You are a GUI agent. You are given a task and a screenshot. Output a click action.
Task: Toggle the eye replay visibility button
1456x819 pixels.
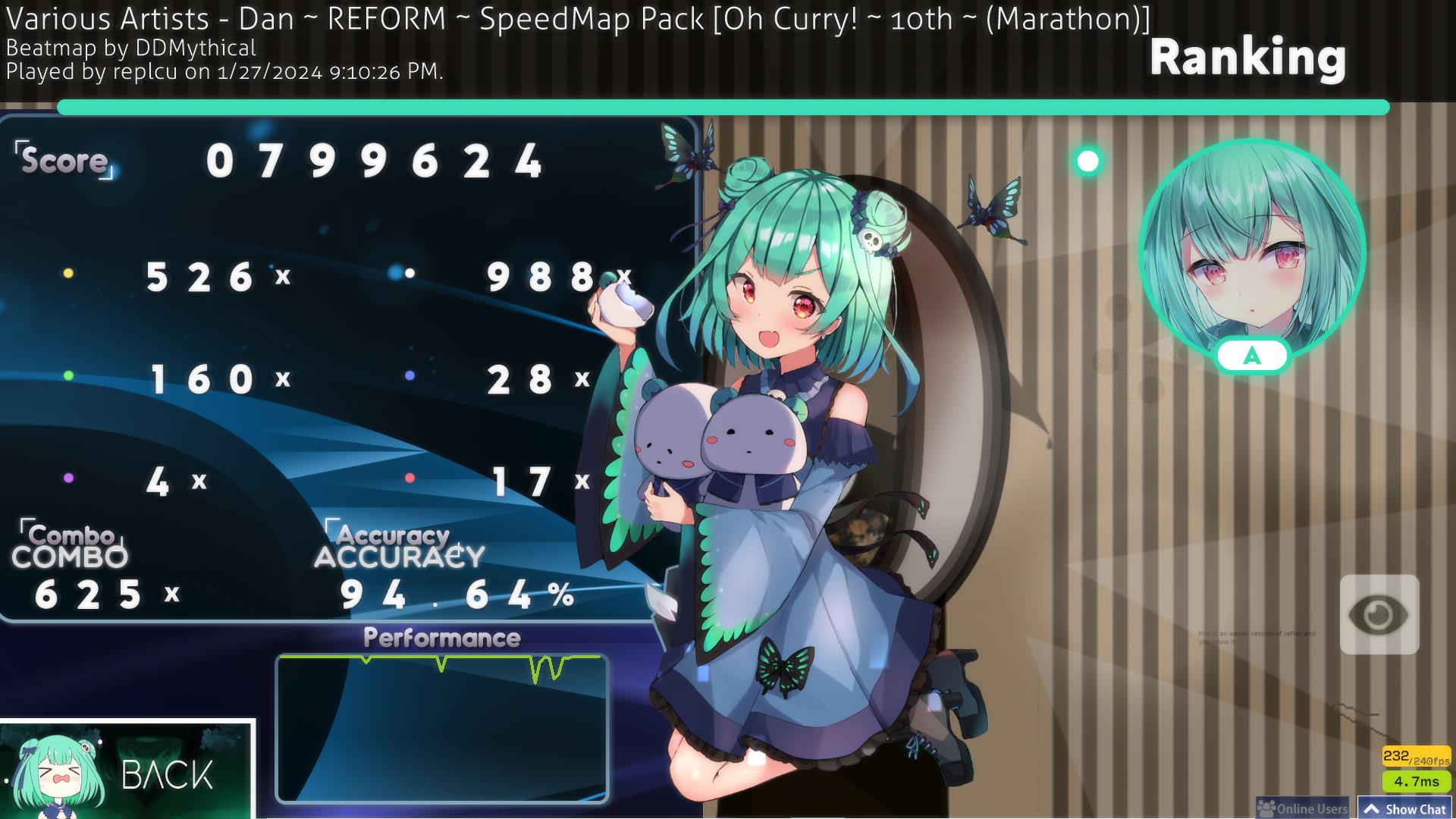1379,614
